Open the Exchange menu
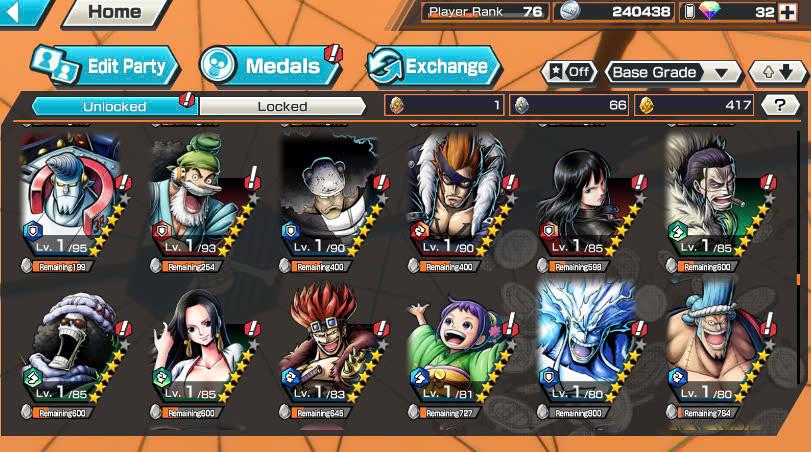 click(x=433, y=67)
